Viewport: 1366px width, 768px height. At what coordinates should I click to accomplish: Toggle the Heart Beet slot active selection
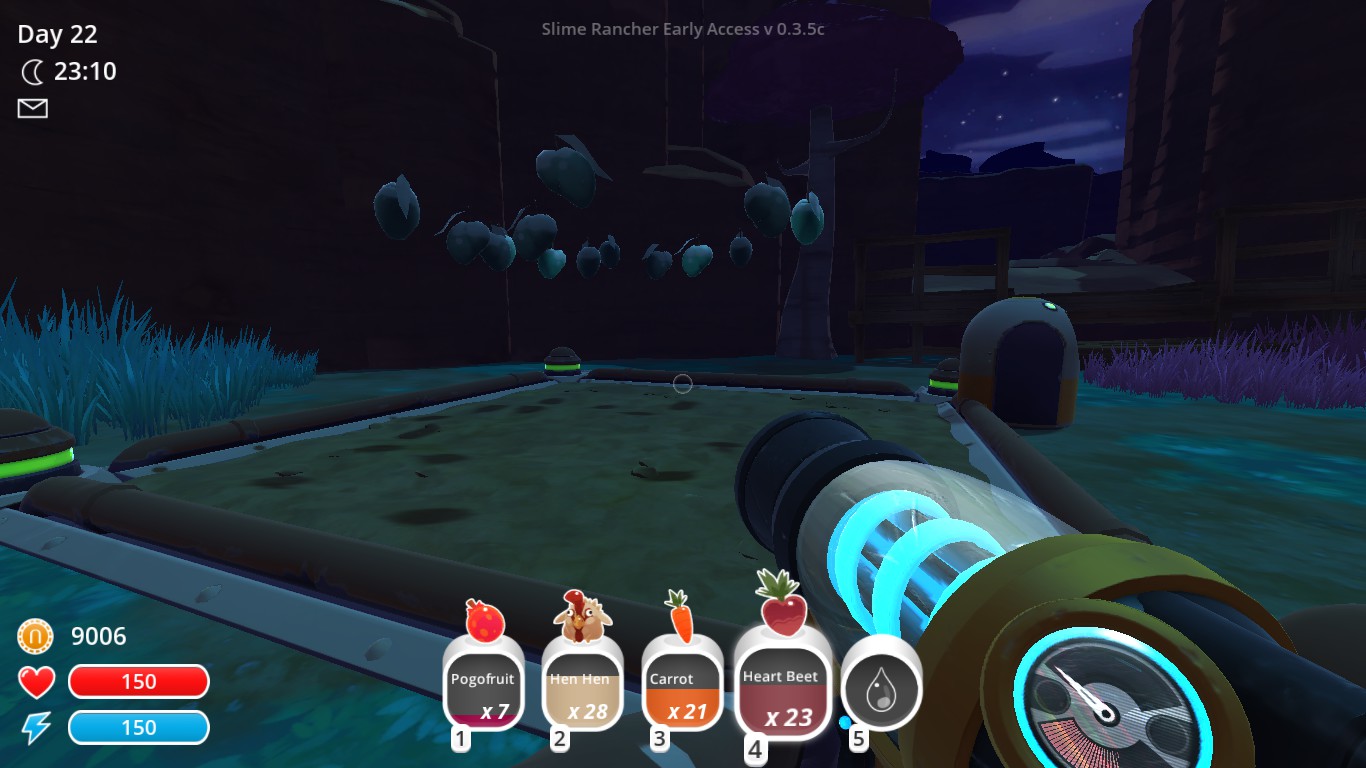(783, 690)
